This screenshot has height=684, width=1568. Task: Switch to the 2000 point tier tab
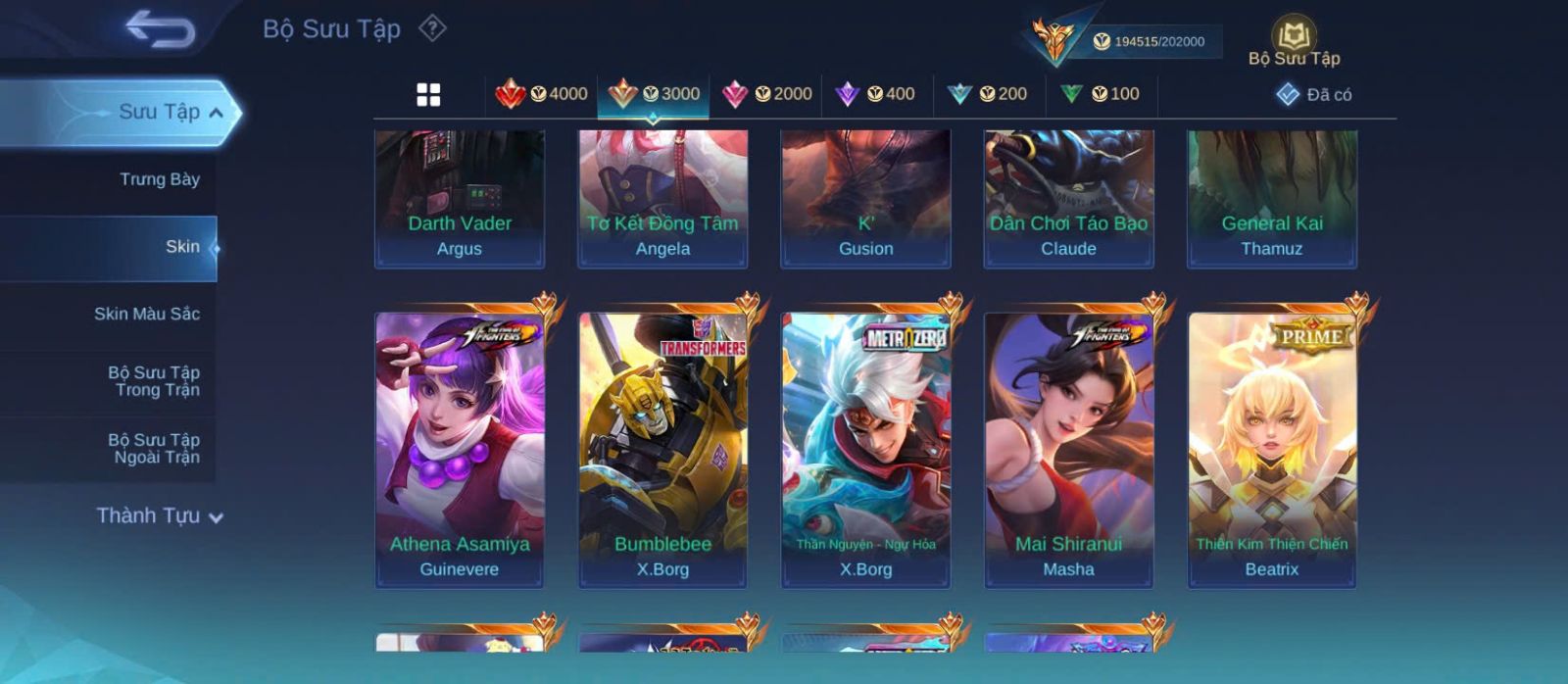(767, 94)
